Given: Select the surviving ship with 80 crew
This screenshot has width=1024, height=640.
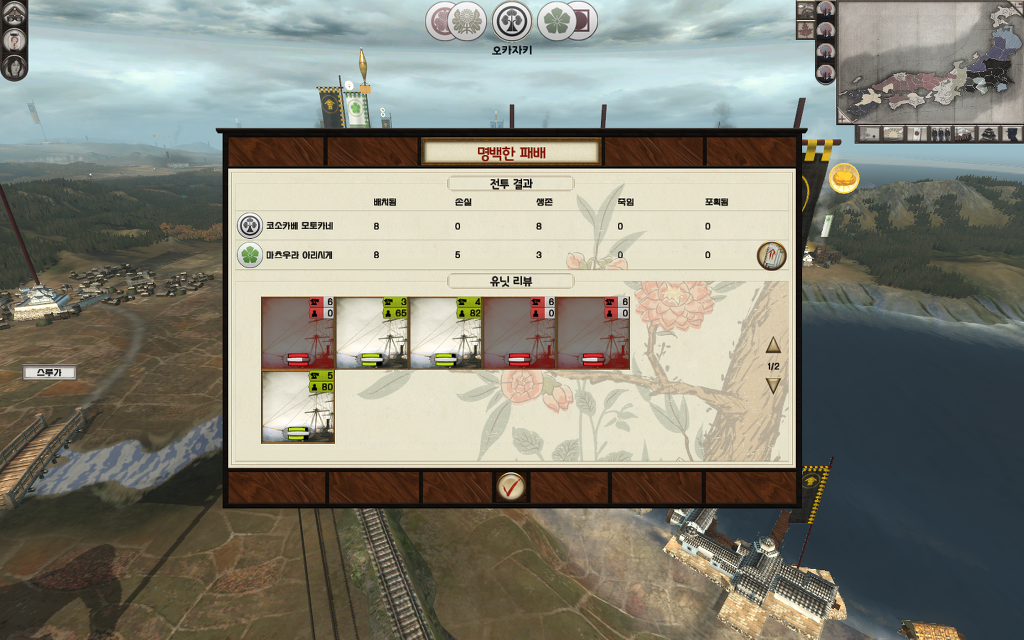Looking at the screenshot, I should (x=298, y=407).
